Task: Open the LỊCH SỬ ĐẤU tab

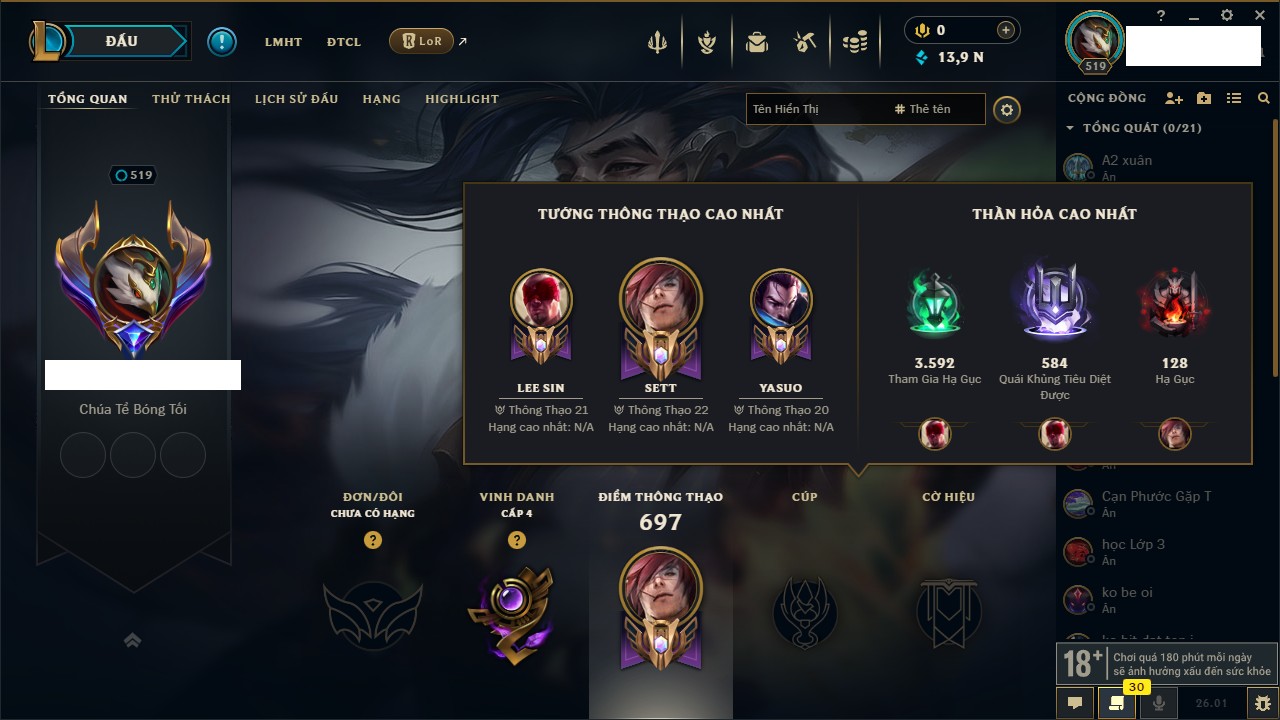Action: pyautogui.click(x=296, y=99)
